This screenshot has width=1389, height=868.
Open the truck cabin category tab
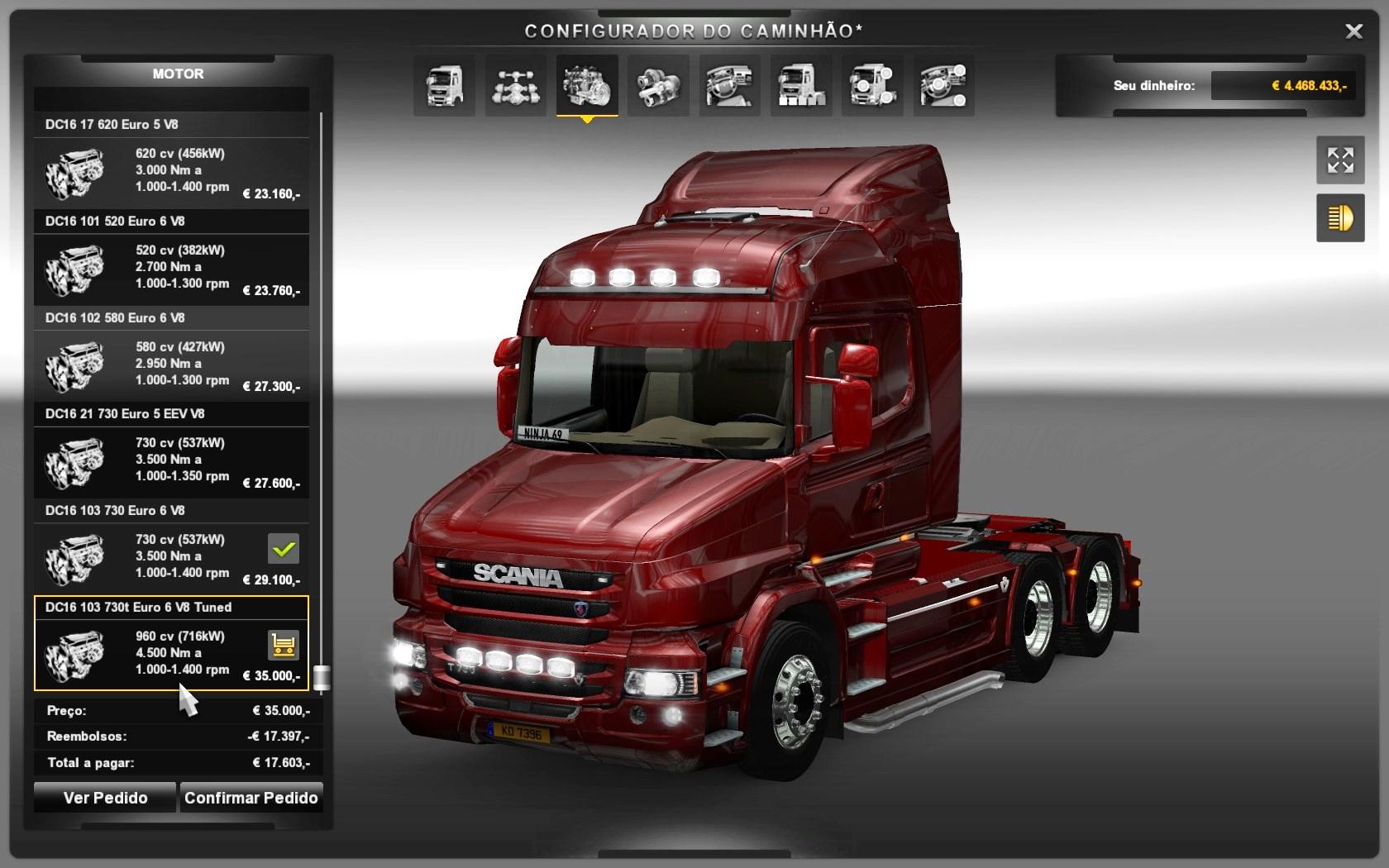pyautogui.click(x=444, y=85)
